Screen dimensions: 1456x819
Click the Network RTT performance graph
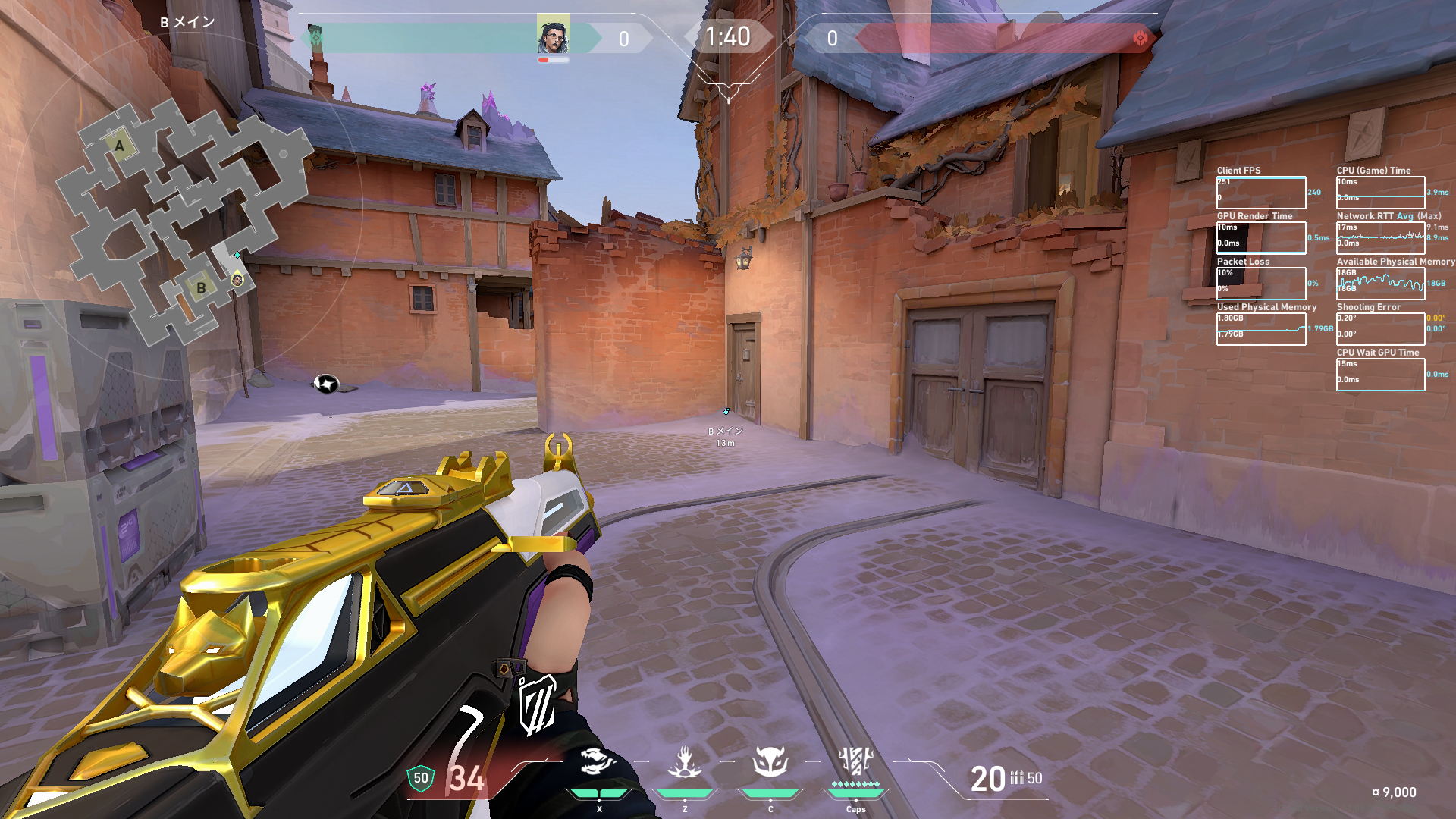point(1380,238)
